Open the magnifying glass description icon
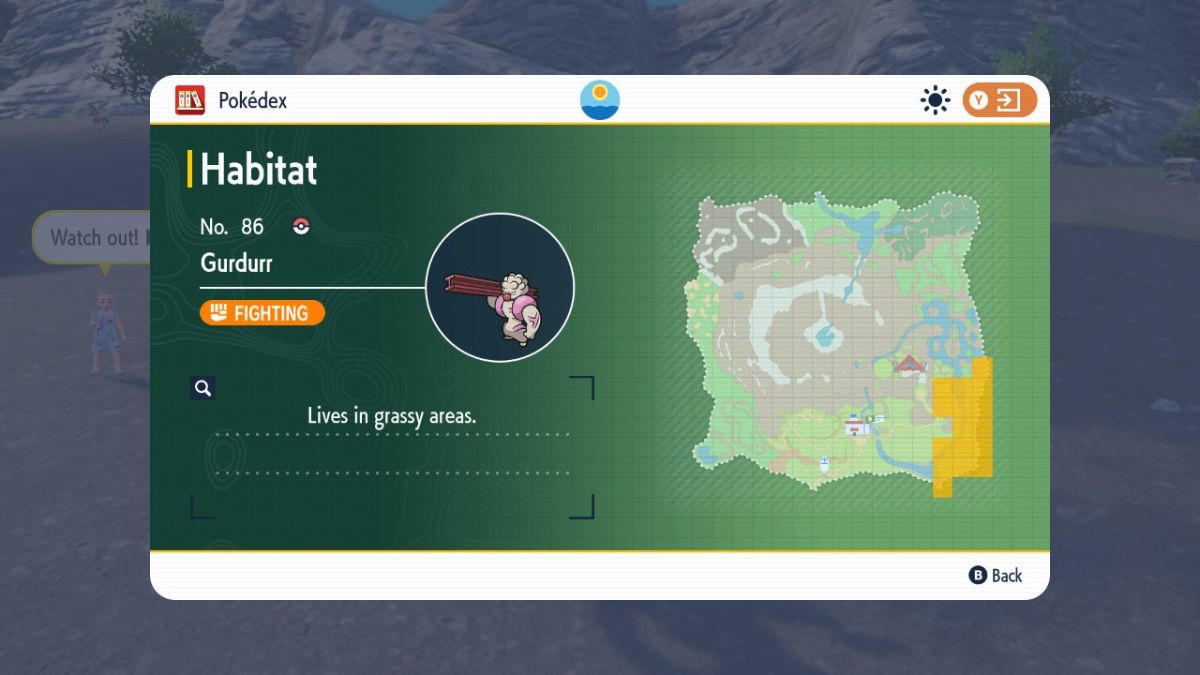1200x675 pixels. pos(203,388)
